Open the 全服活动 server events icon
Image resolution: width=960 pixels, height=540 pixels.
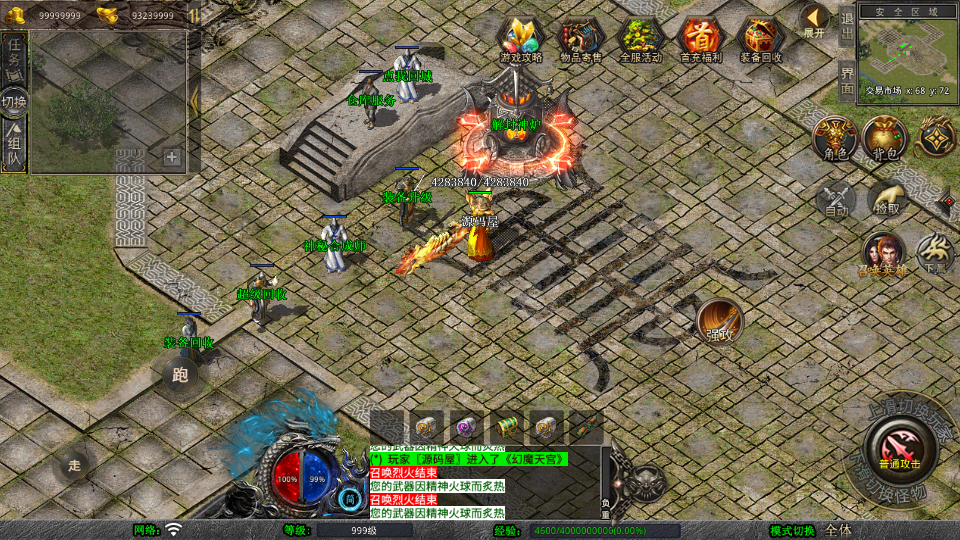point(641,40)
